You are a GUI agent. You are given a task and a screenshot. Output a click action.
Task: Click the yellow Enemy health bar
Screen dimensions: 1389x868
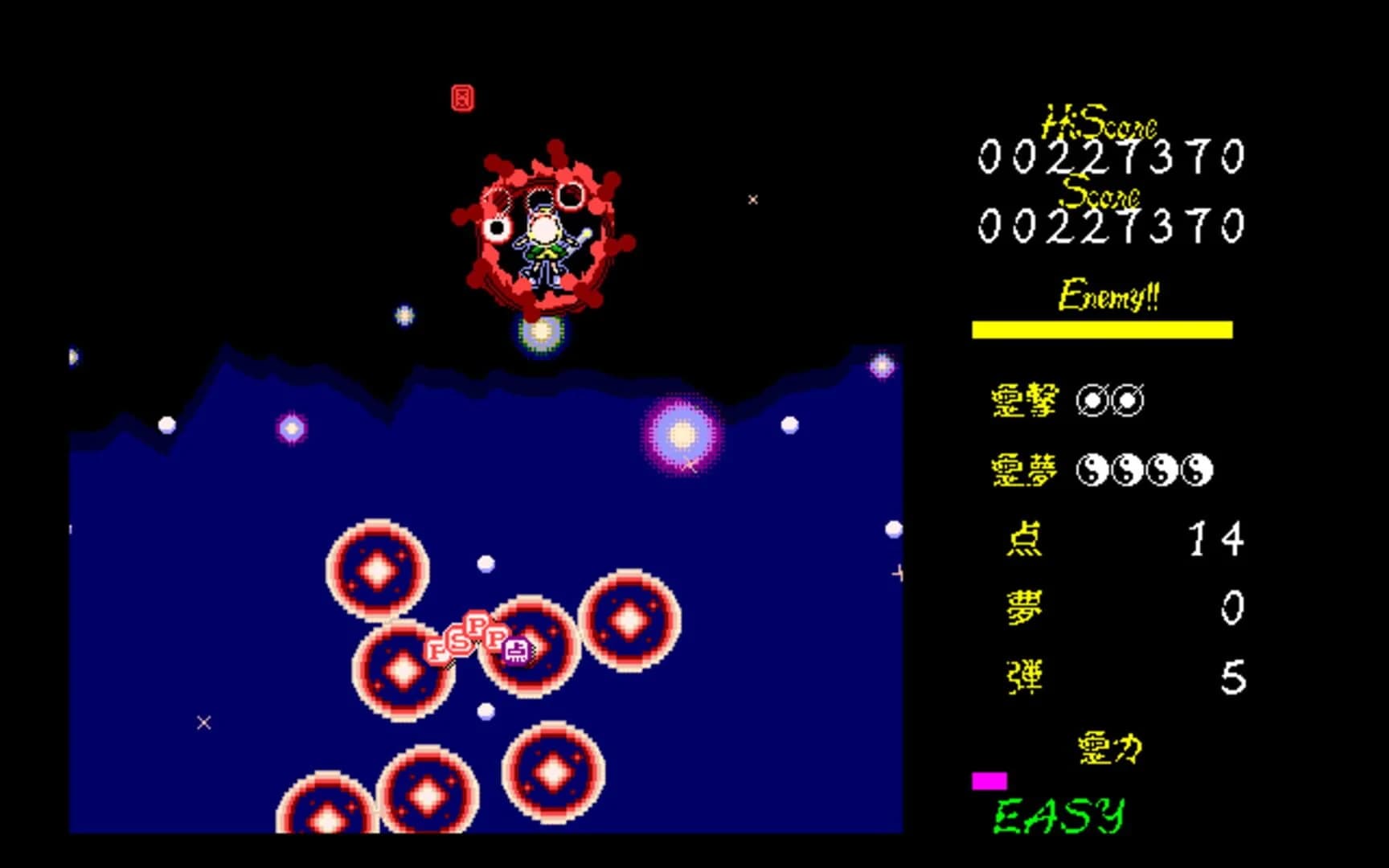click(x=1103, y=328)
